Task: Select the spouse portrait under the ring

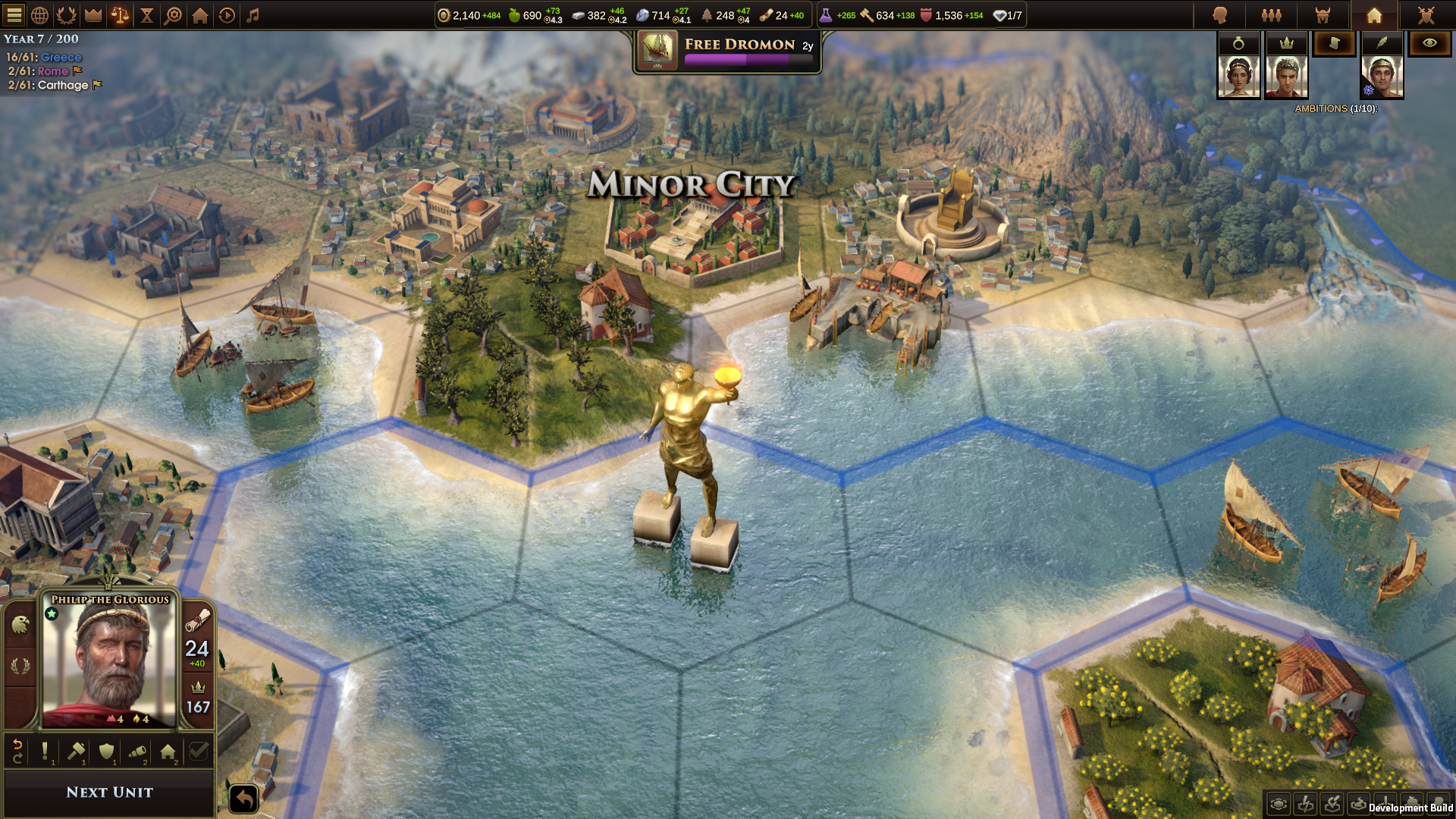Action: coord(1238,77)
